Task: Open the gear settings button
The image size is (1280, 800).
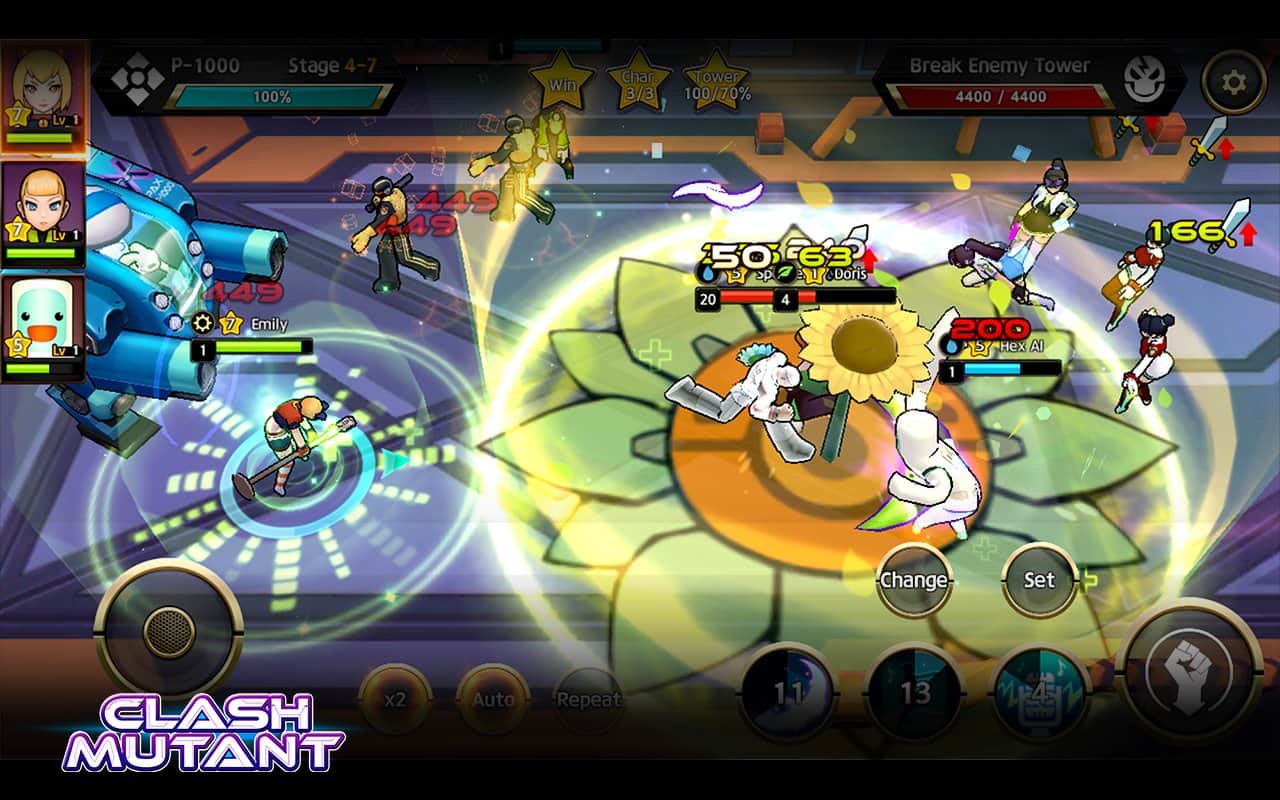Action: coord(1234,82)
